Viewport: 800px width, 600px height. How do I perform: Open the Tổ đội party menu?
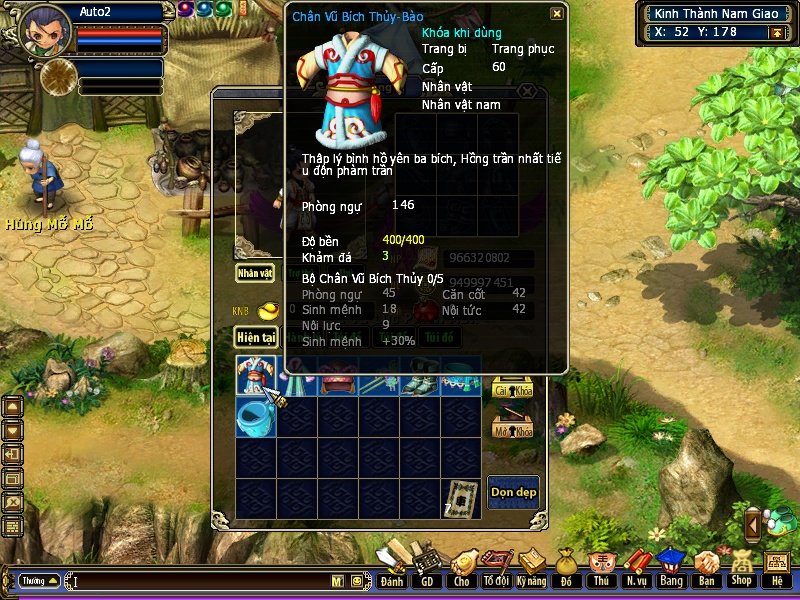(x=495, y=568)
